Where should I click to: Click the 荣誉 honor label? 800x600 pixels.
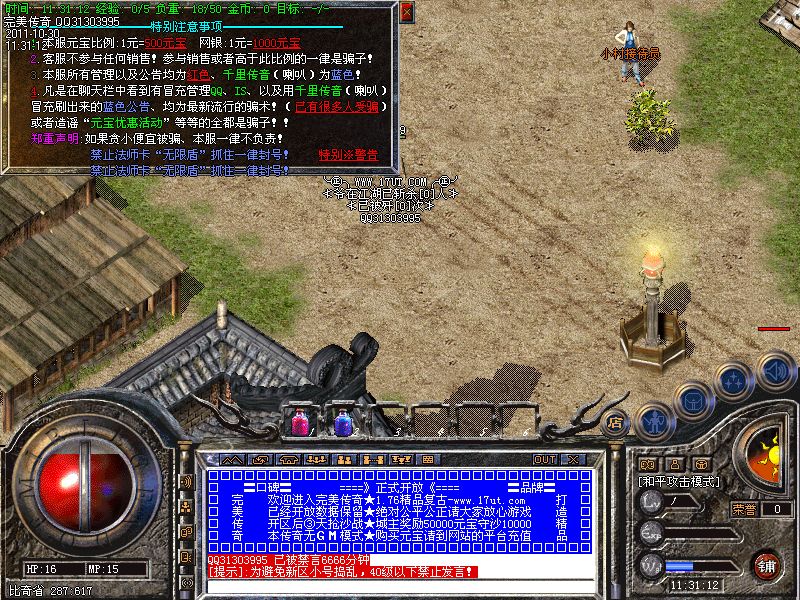(x=743, y=509)
